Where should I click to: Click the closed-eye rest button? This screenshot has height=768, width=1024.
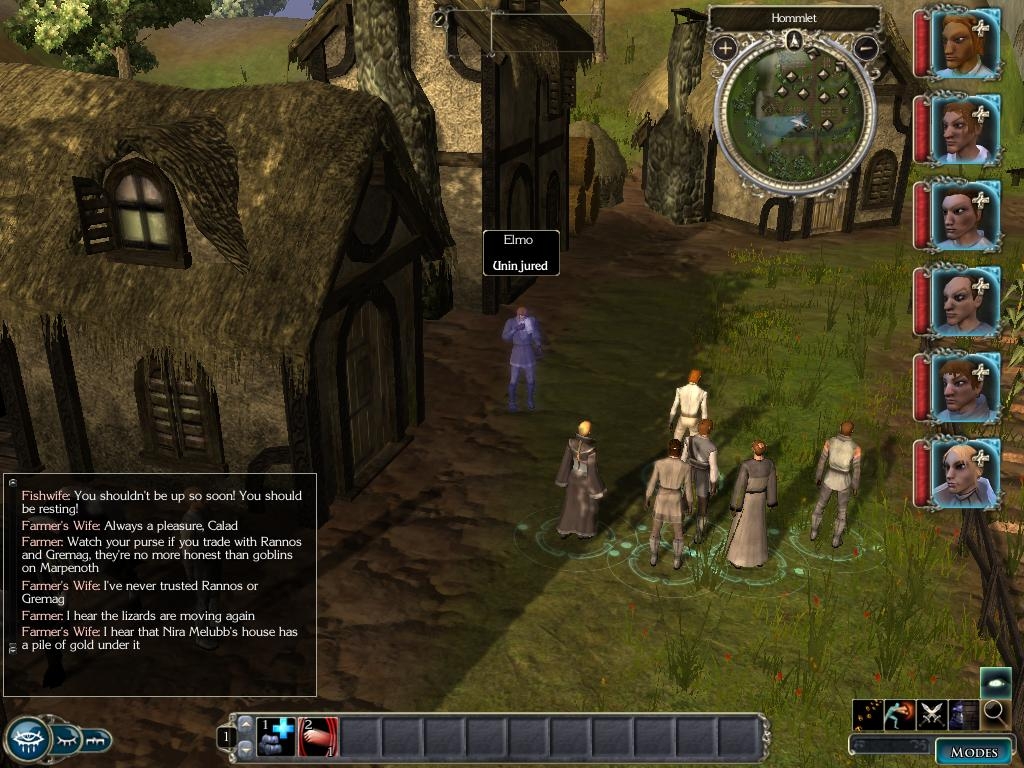(x=66, y=740)
